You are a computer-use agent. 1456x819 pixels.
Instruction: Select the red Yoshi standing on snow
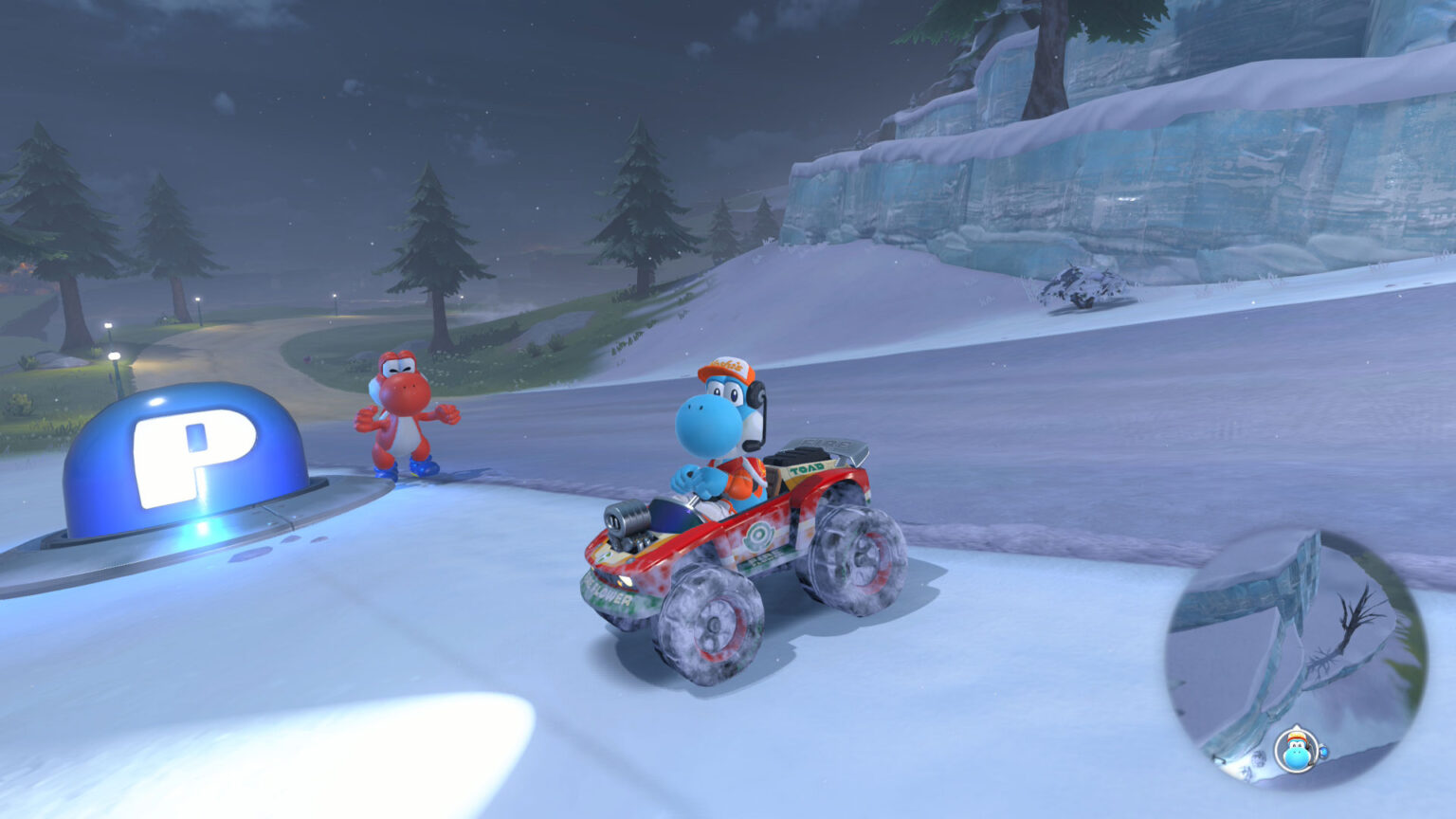tap(403, 417)
